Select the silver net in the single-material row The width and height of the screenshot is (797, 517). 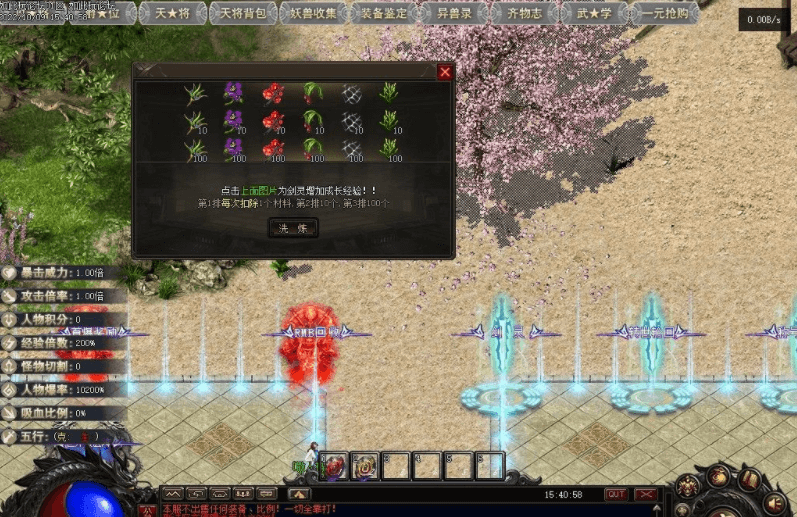coord(350,93)
